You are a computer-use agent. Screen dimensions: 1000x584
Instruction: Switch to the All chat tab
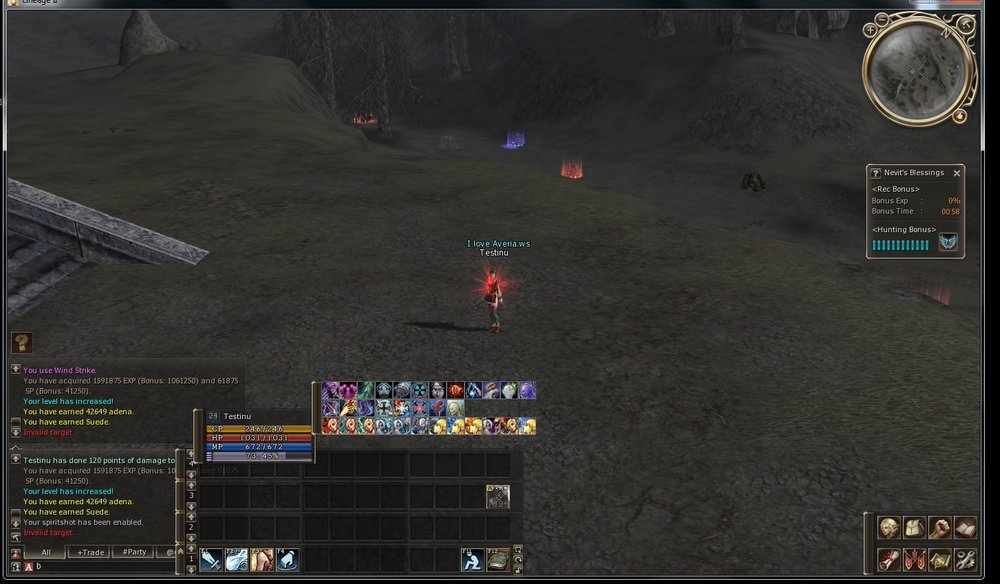(x=46, y=552)
